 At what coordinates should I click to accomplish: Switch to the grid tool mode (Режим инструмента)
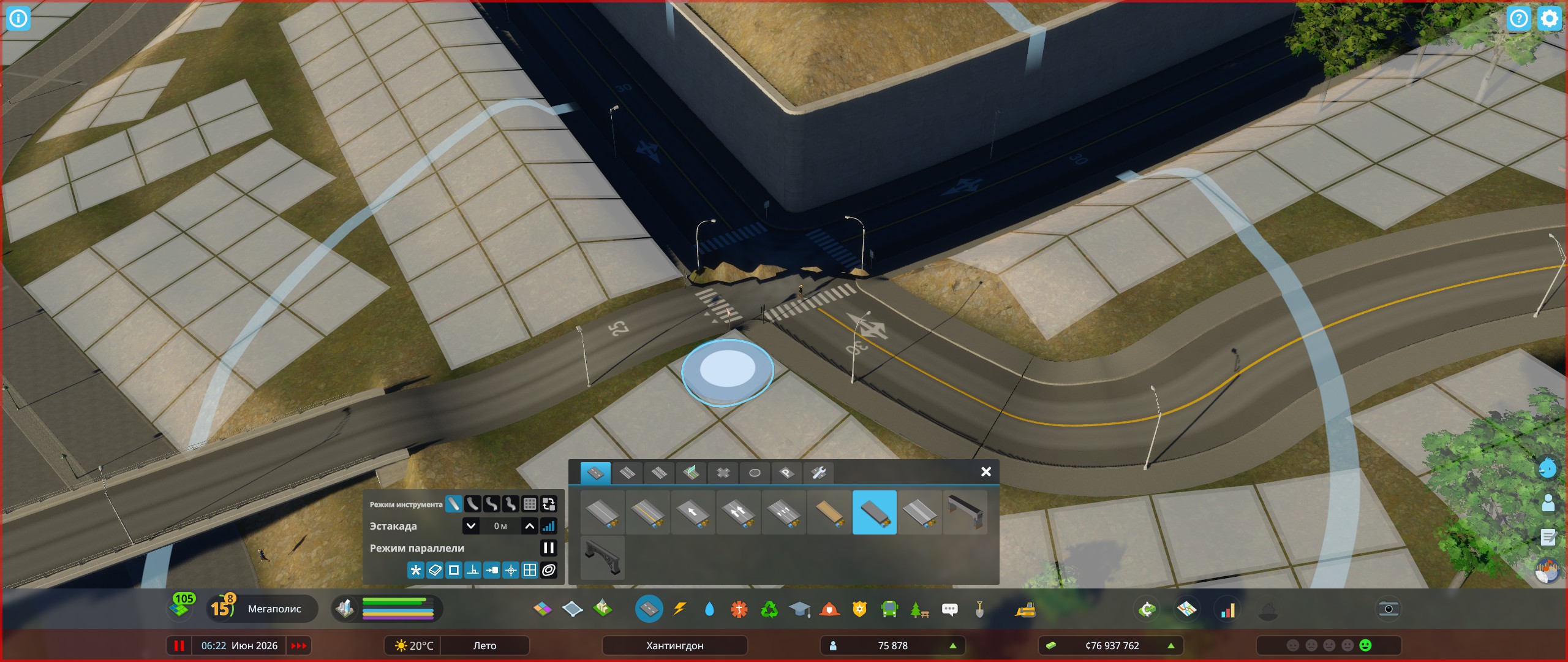click(530, 504)
